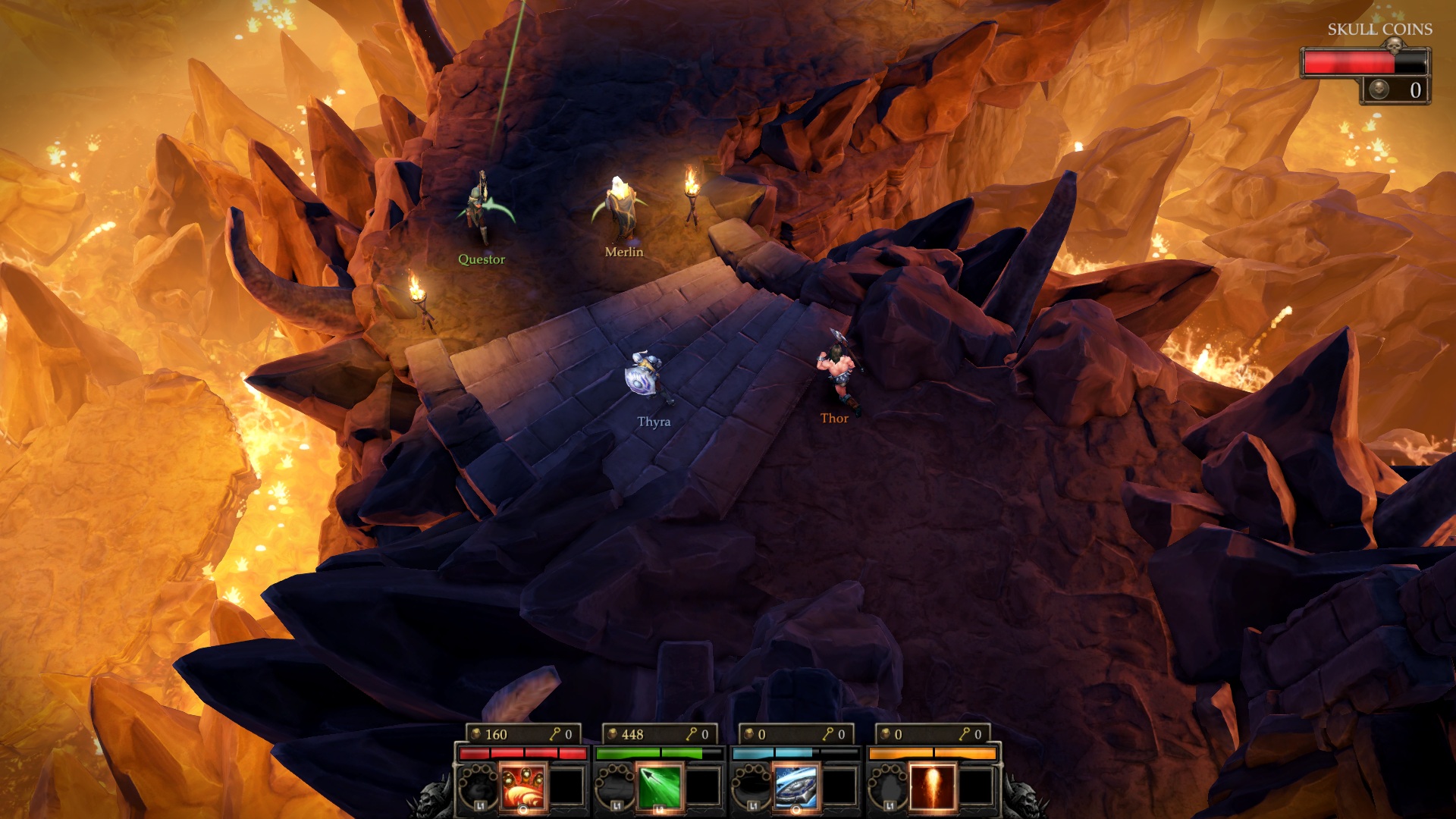Click the Thor character name text
Screen dimensions: 1456x819
tap(835, 419)
